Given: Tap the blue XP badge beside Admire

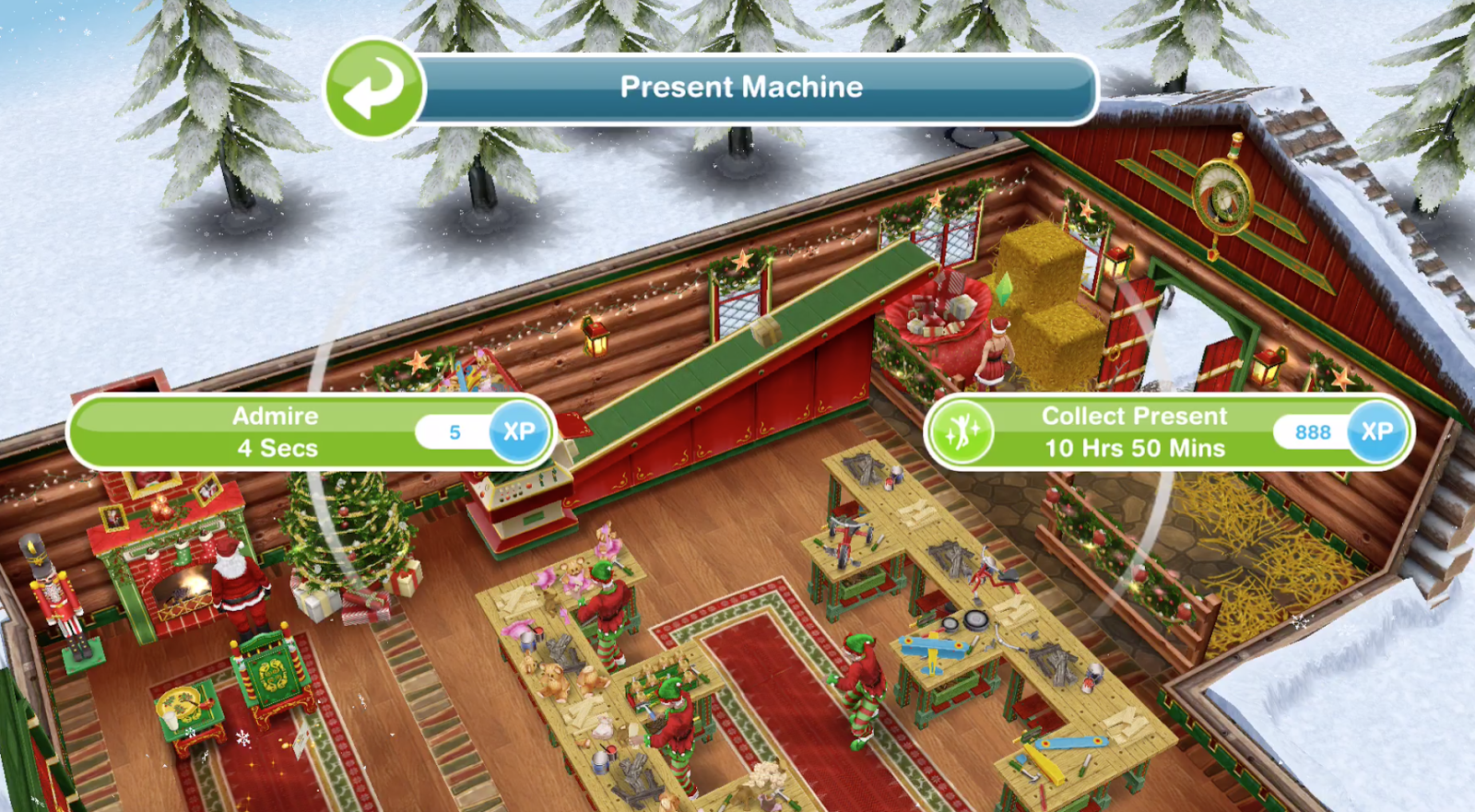Looking at the screenshot, I should tap(520, 431).
